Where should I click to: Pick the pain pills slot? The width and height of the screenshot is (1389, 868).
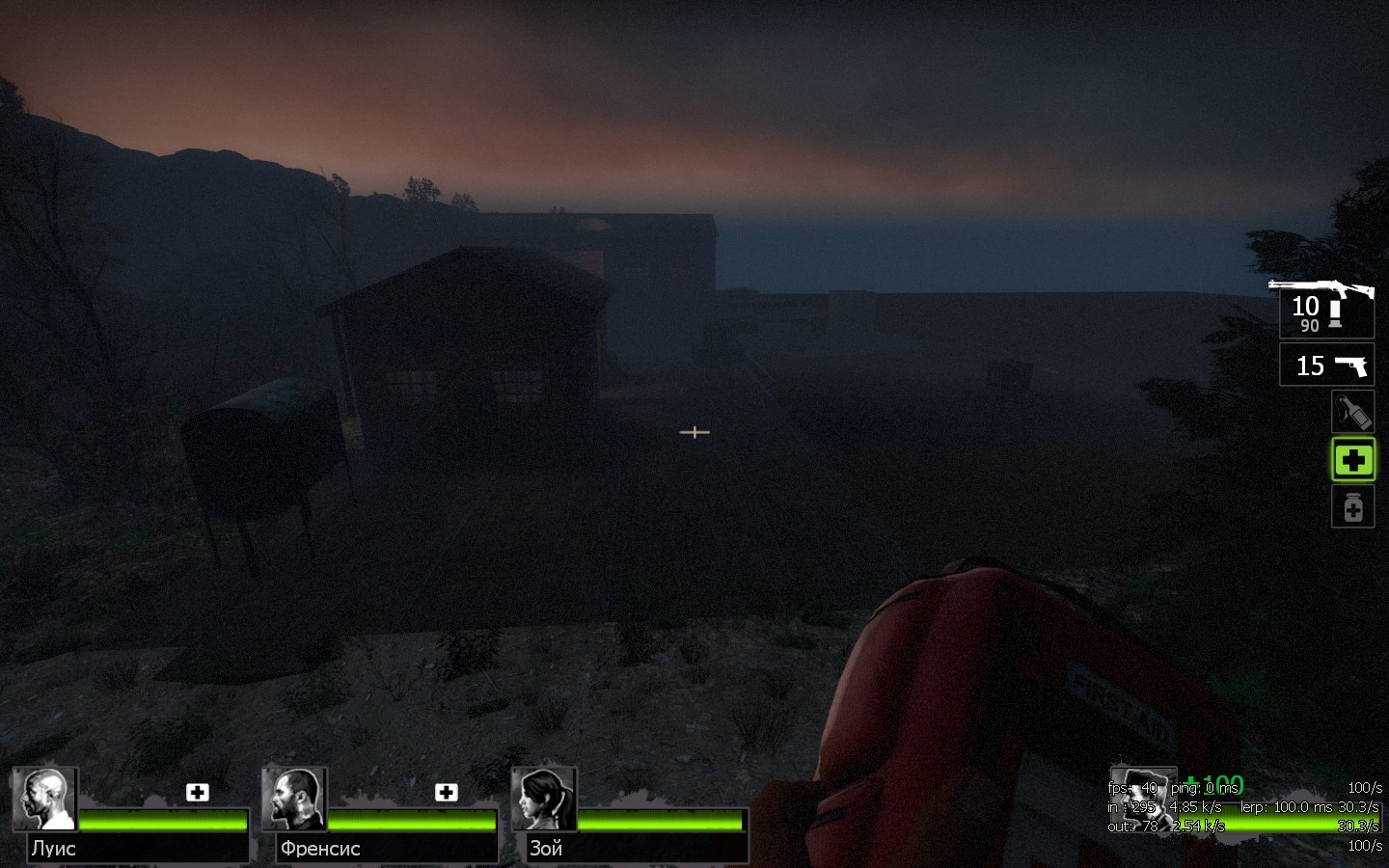click(x=1352, y=506)
